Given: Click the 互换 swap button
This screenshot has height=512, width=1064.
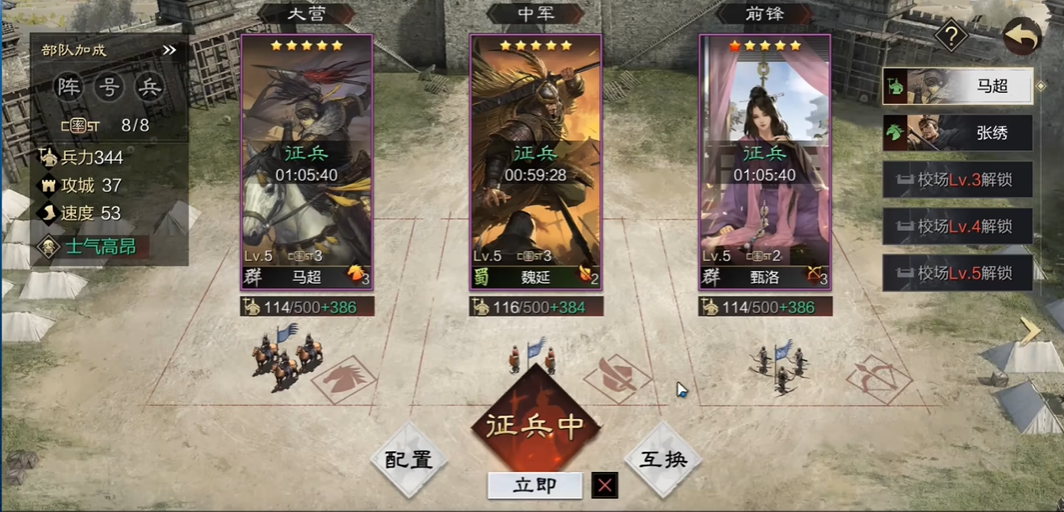Looking at the screenshot, I should point(663,460).
